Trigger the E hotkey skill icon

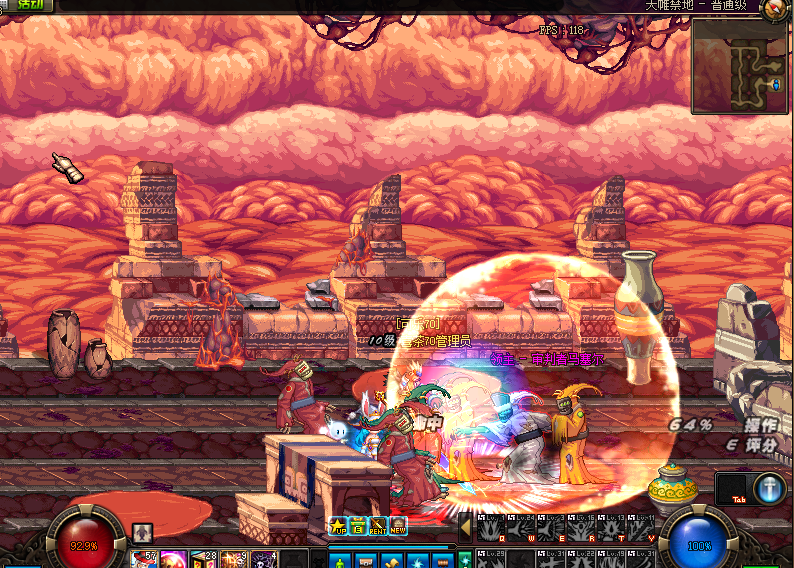553,528
